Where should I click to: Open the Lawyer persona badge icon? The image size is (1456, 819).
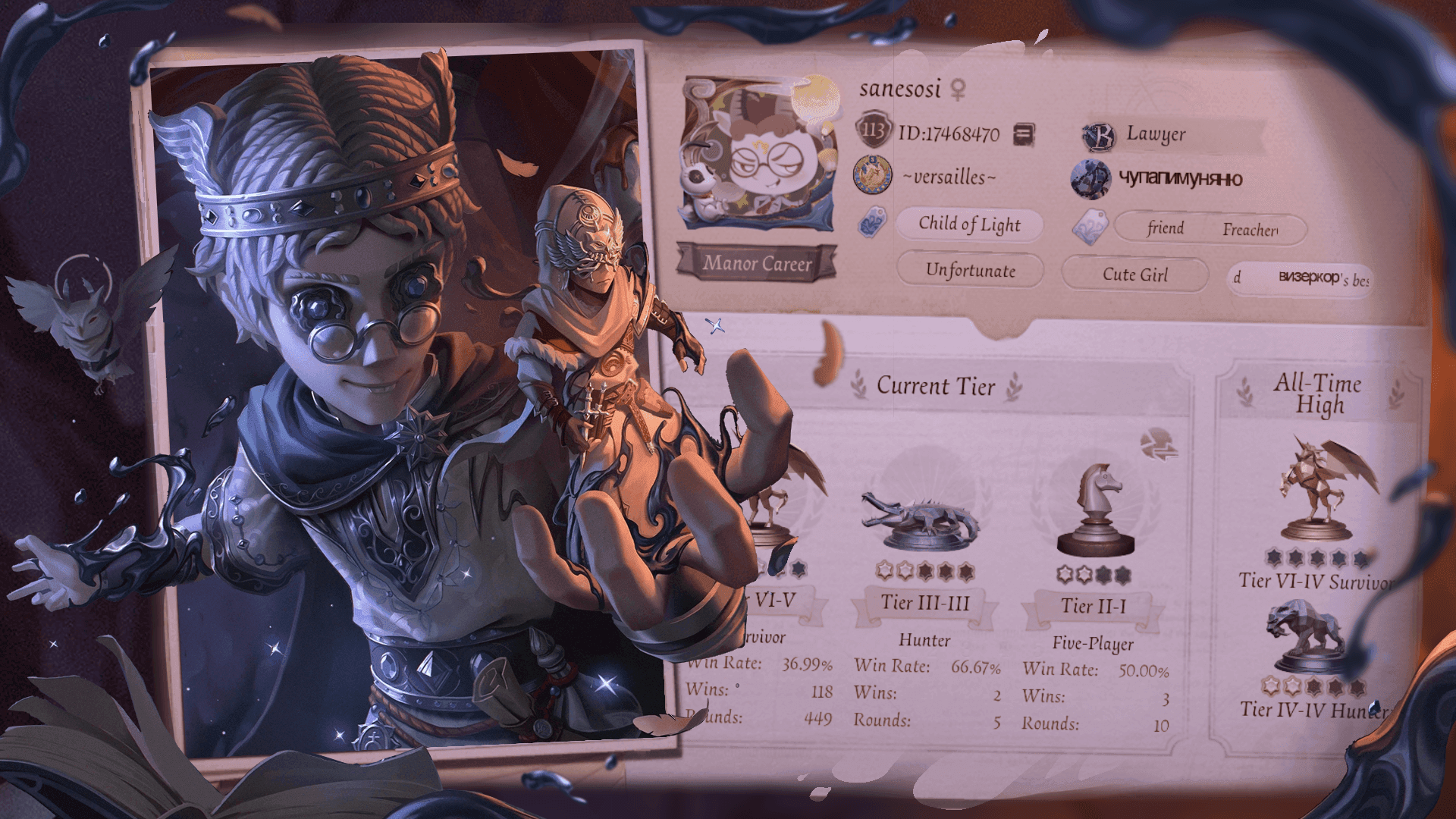pos(1099,137)
